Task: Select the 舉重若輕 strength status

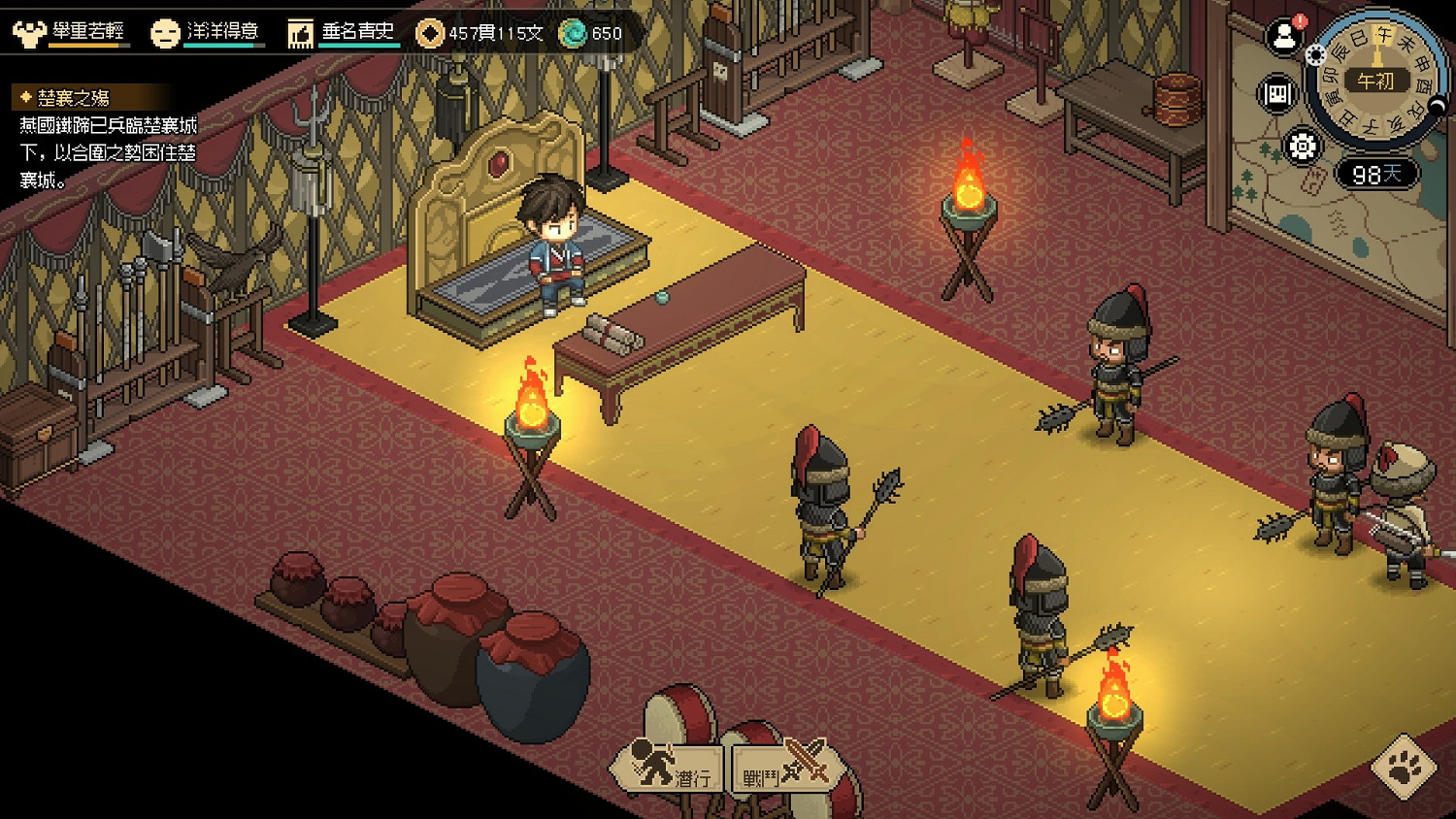Action: [x=70, y=32]
